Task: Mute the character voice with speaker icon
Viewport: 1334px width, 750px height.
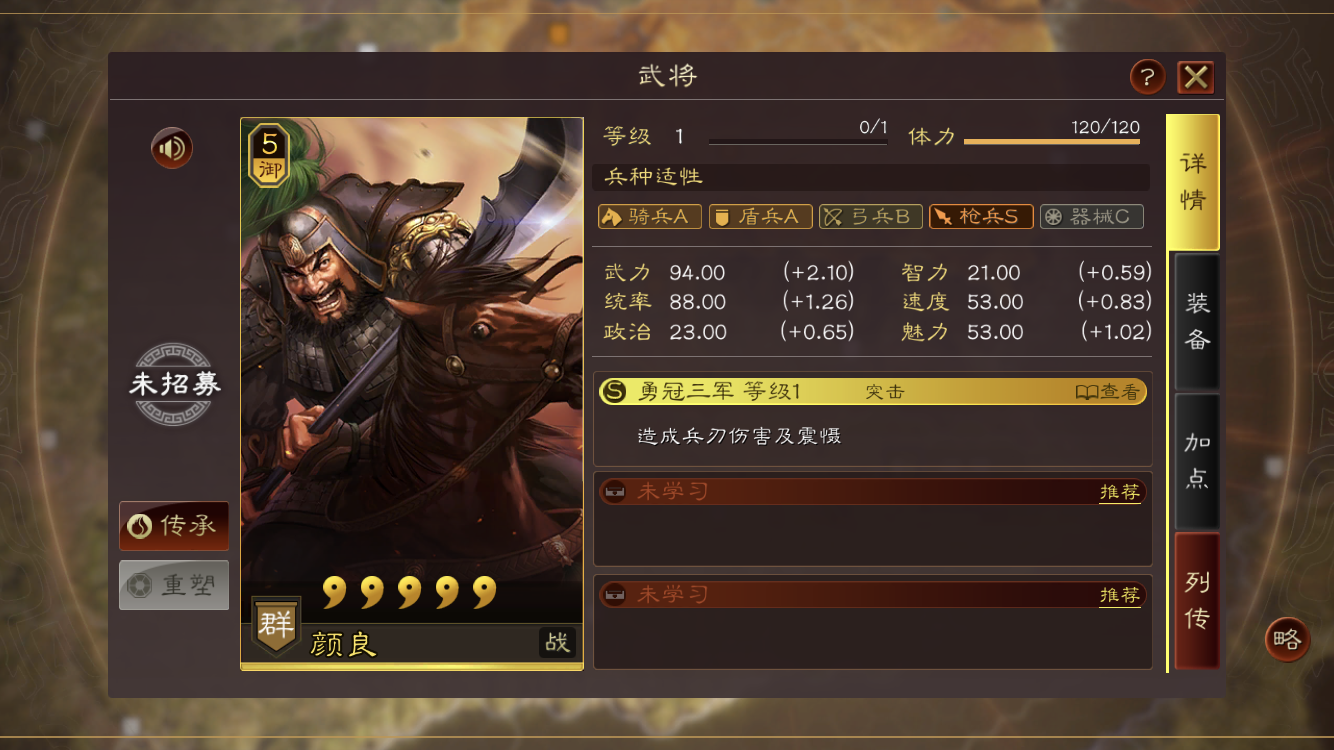Action: click(170, 147)
